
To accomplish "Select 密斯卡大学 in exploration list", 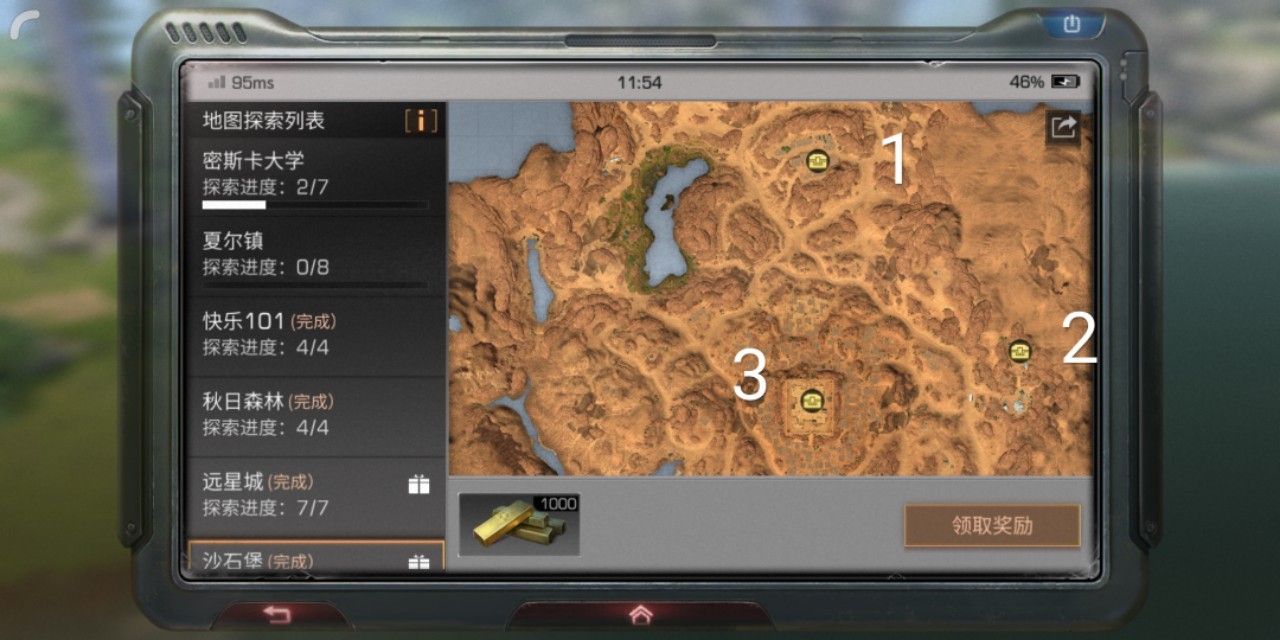I will 315,175.
